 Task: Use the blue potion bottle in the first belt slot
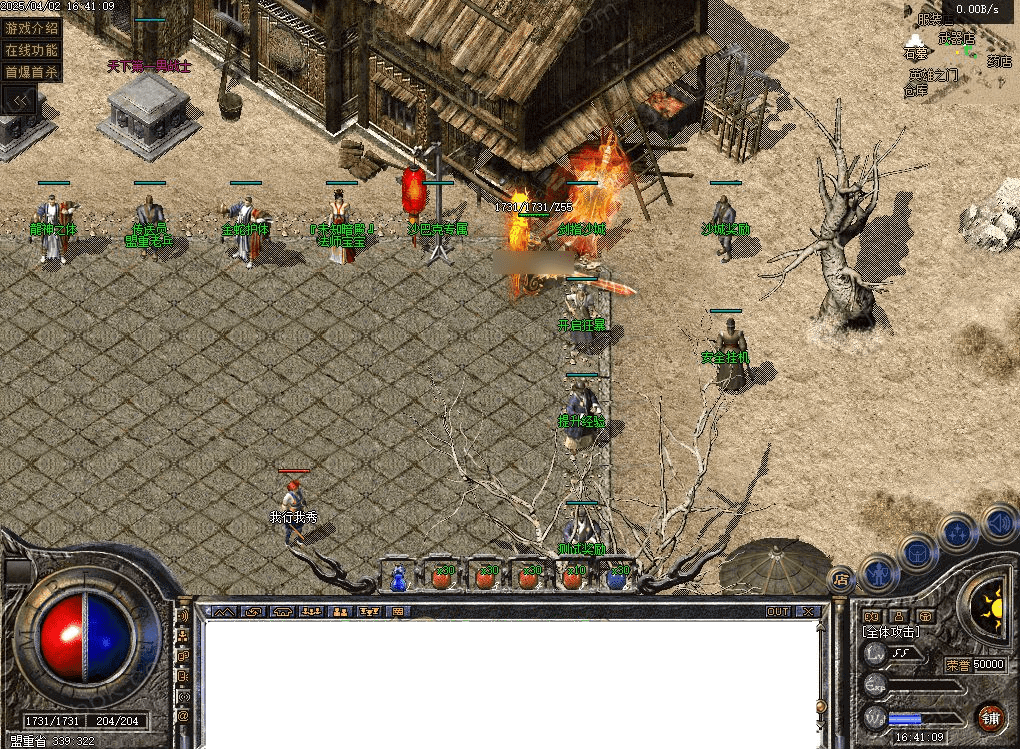(x=399, y=578)
